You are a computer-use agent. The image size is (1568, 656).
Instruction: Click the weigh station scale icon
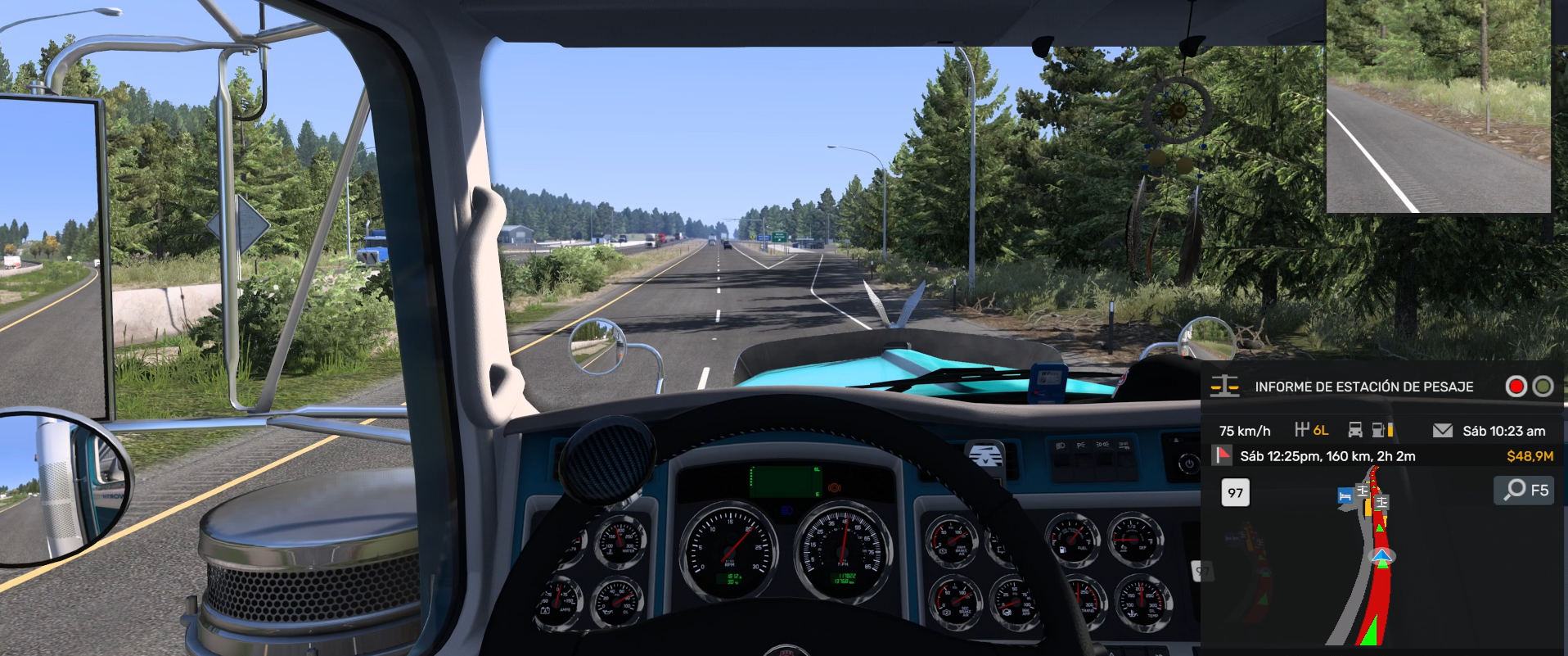click(1224, 387)
